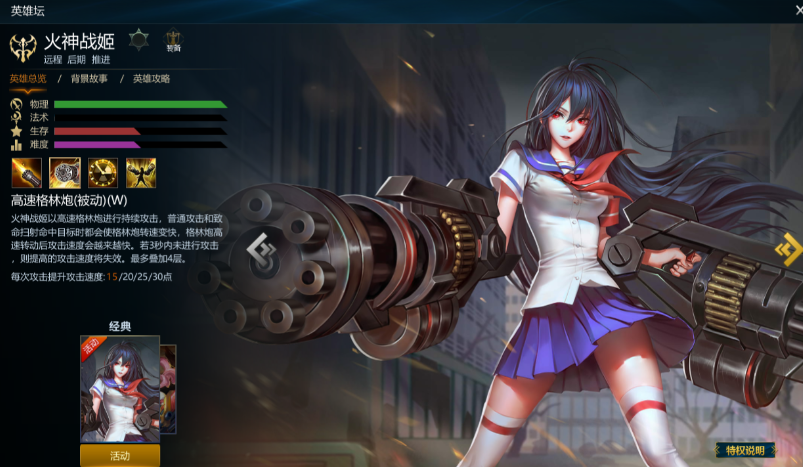The image size is (803, 467).
Task: Select the gatling cannon passive skill icon
Action: click(64, 172)
